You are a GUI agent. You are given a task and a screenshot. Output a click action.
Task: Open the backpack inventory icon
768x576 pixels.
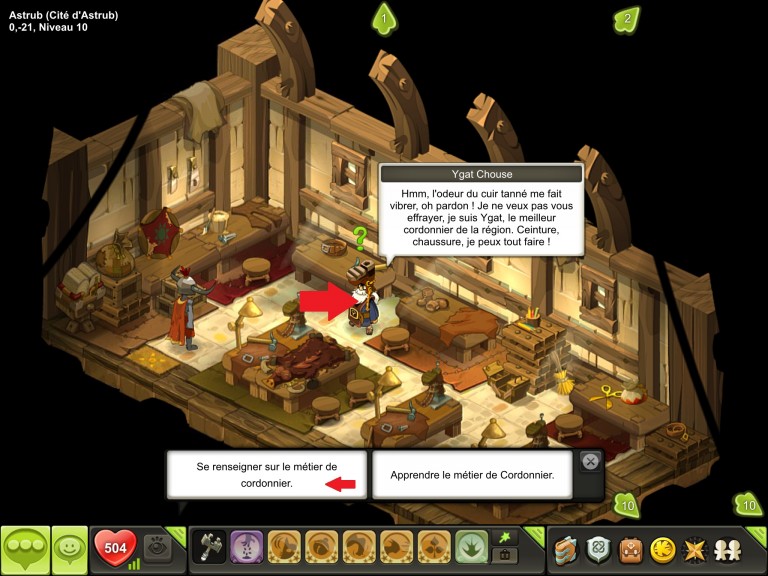point(631,549)
